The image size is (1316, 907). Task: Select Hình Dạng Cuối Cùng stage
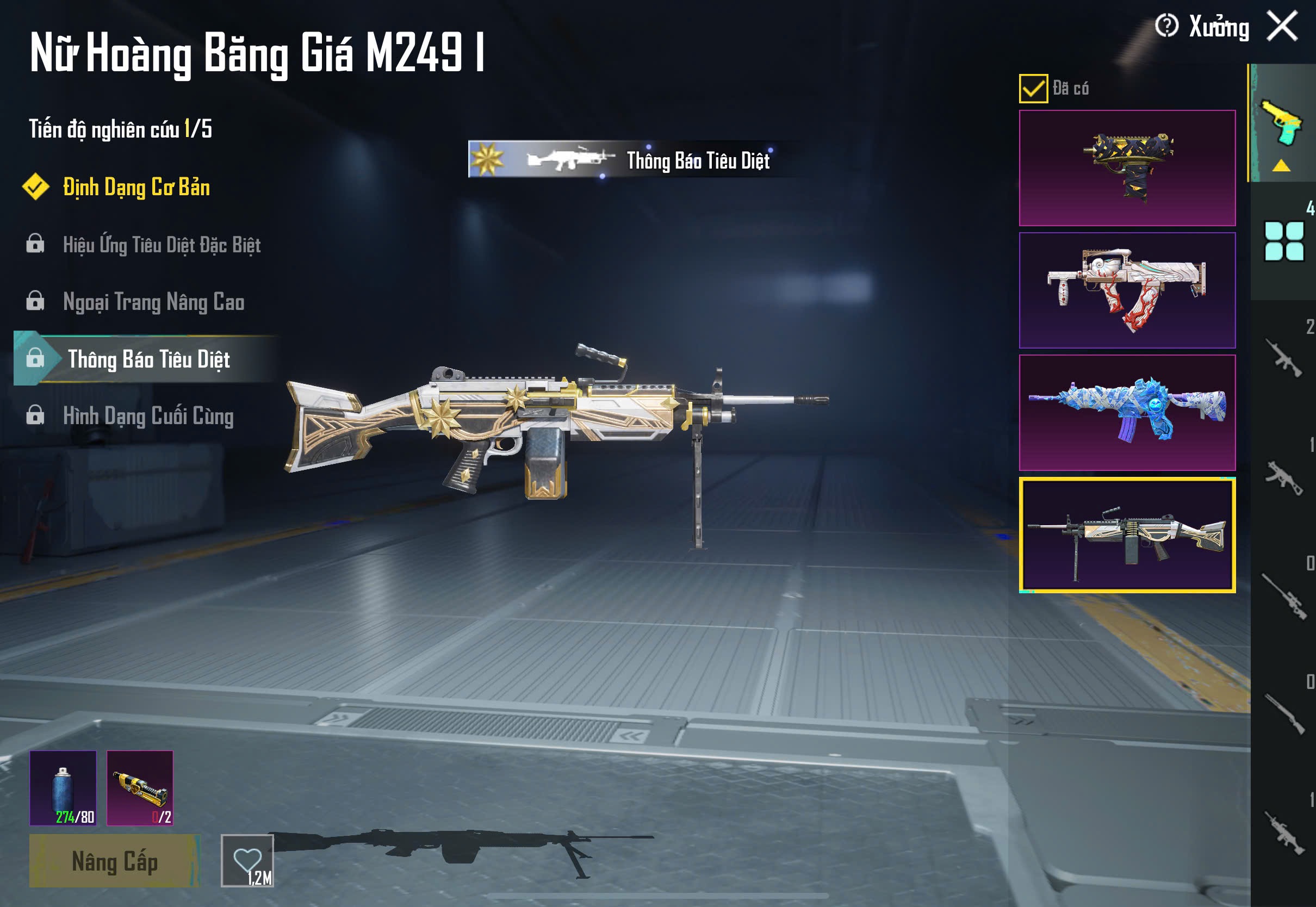[x=148, y=416]
